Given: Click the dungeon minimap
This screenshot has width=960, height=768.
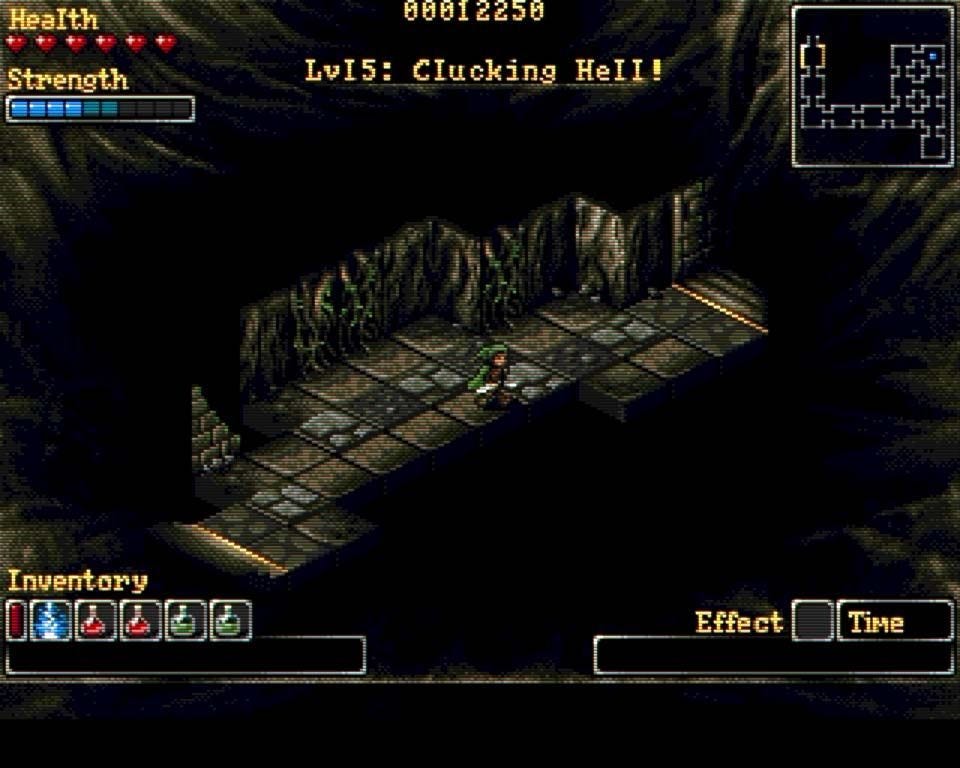Looking at the screenshot, I should (x=873, y=86).
